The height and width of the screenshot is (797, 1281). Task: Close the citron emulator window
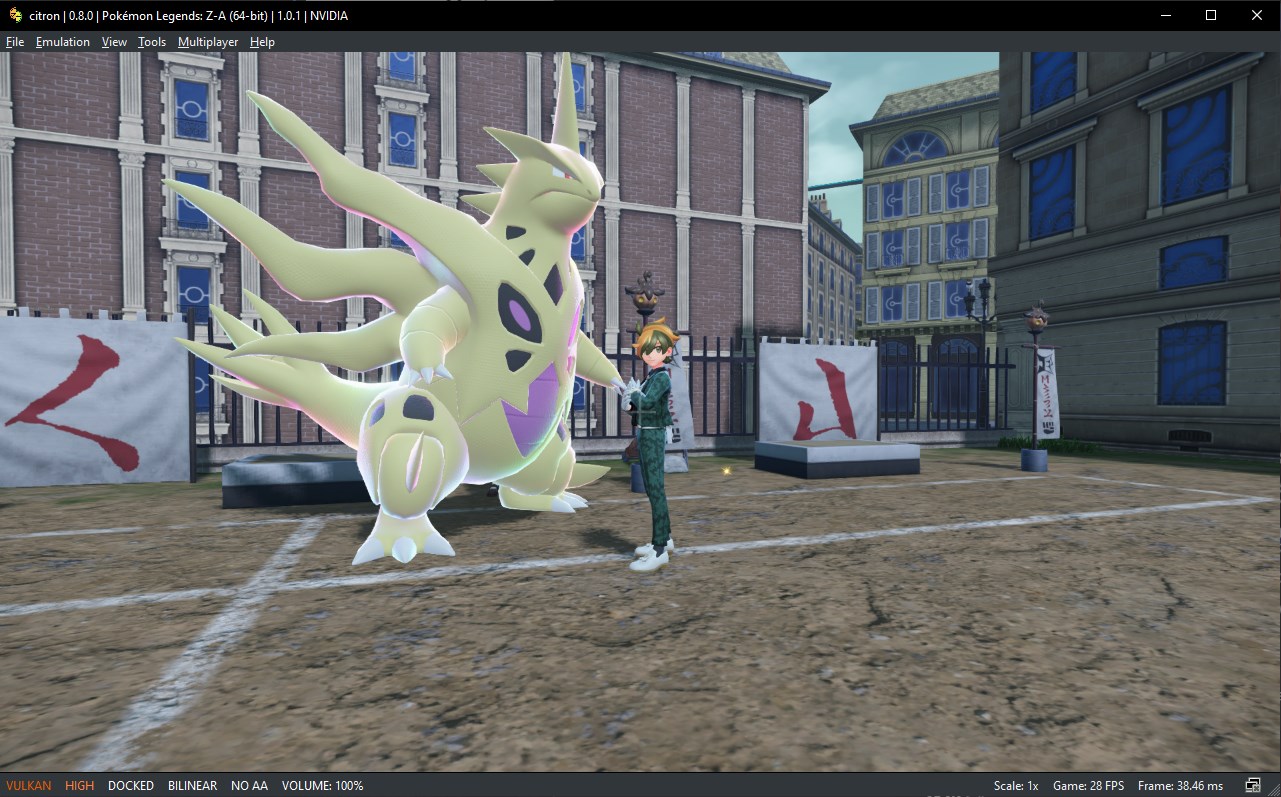(x=1257, y=15)
